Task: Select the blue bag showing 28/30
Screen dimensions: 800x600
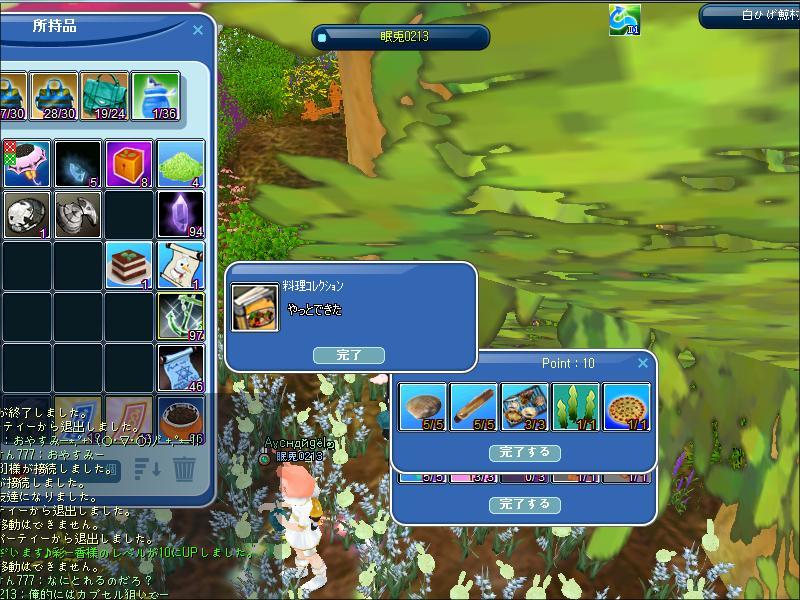Action: (54, 96)
